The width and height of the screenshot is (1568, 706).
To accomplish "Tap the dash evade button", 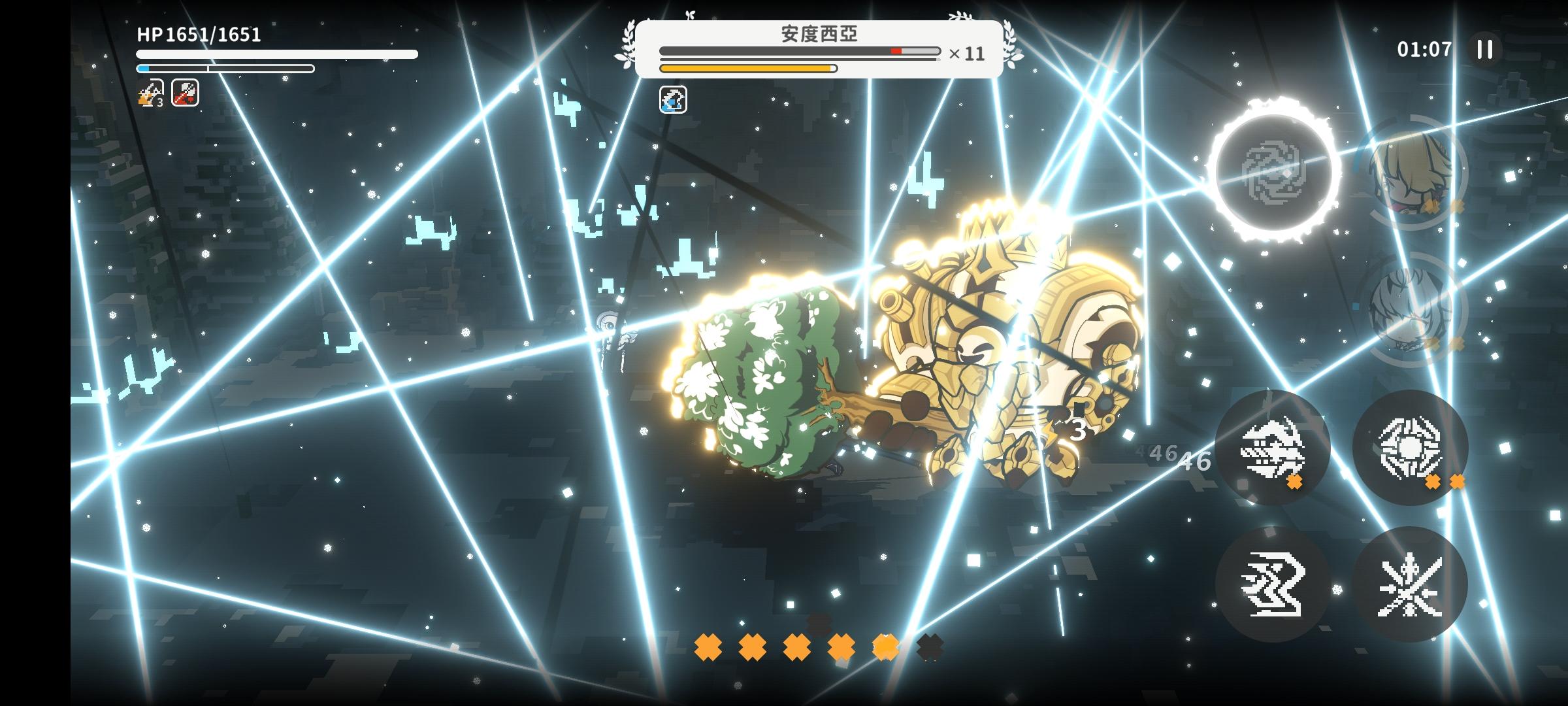I will tap(1272, 584).
